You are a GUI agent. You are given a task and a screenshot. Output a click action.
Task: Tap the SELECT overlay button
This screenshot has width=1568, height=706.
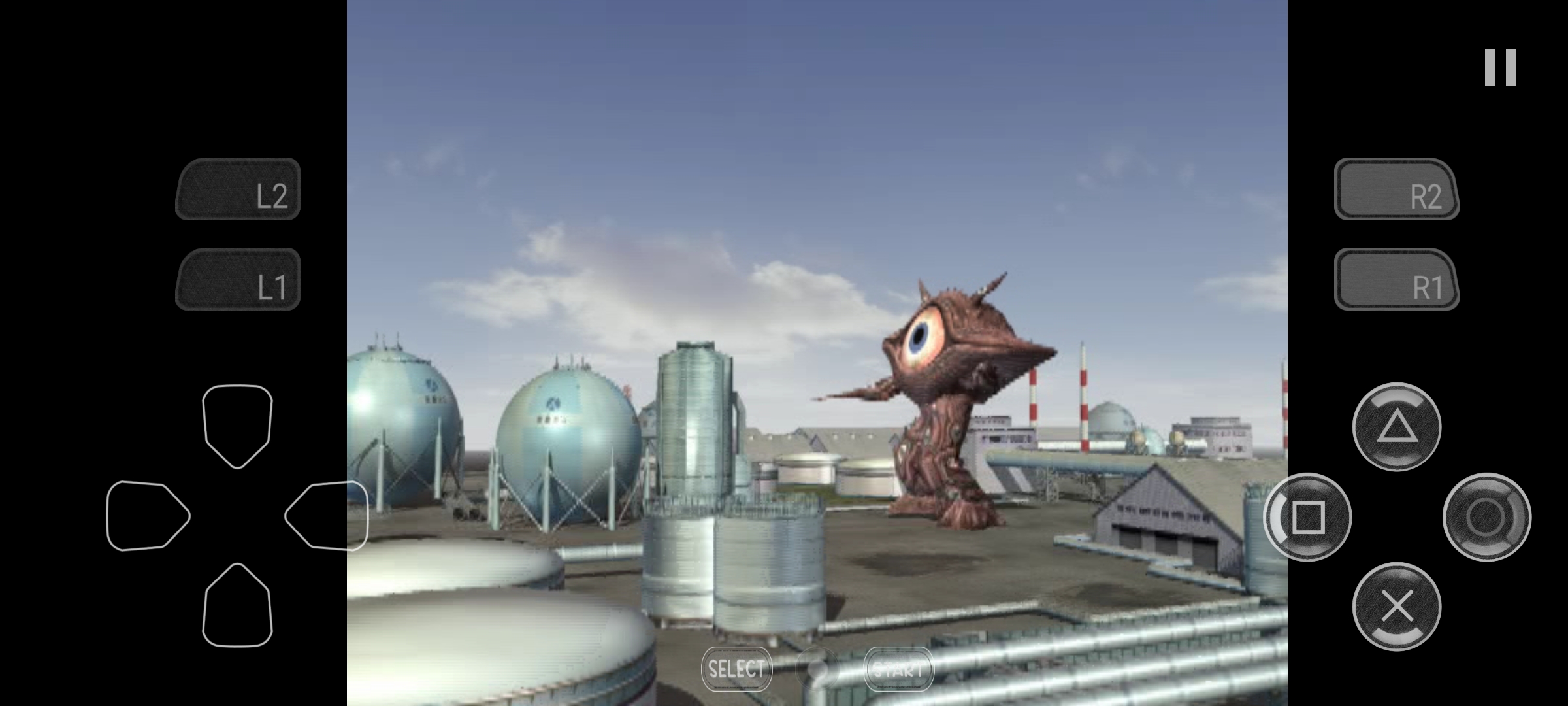pyautogui.click(x=736, y=669)
